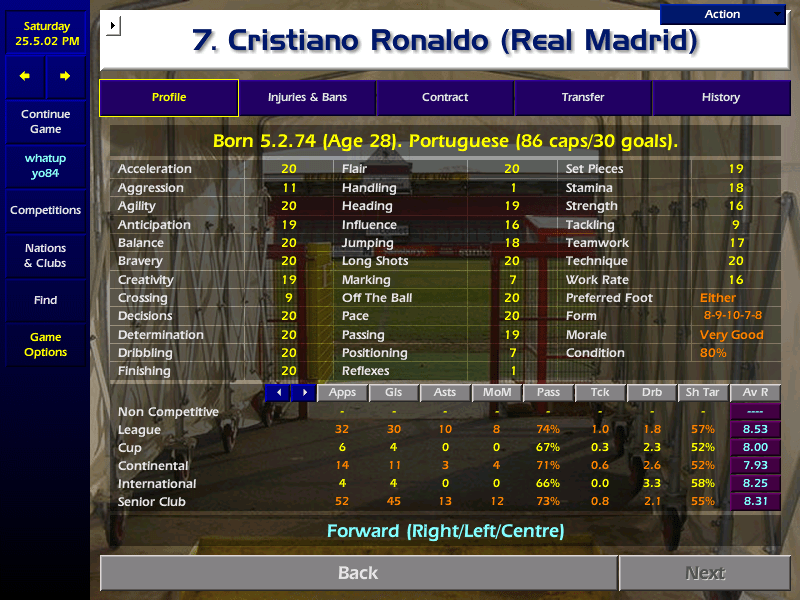The width and height of the screenshot is (800, 600).
Task: Open the Contract tab
Action: point(445,98)
